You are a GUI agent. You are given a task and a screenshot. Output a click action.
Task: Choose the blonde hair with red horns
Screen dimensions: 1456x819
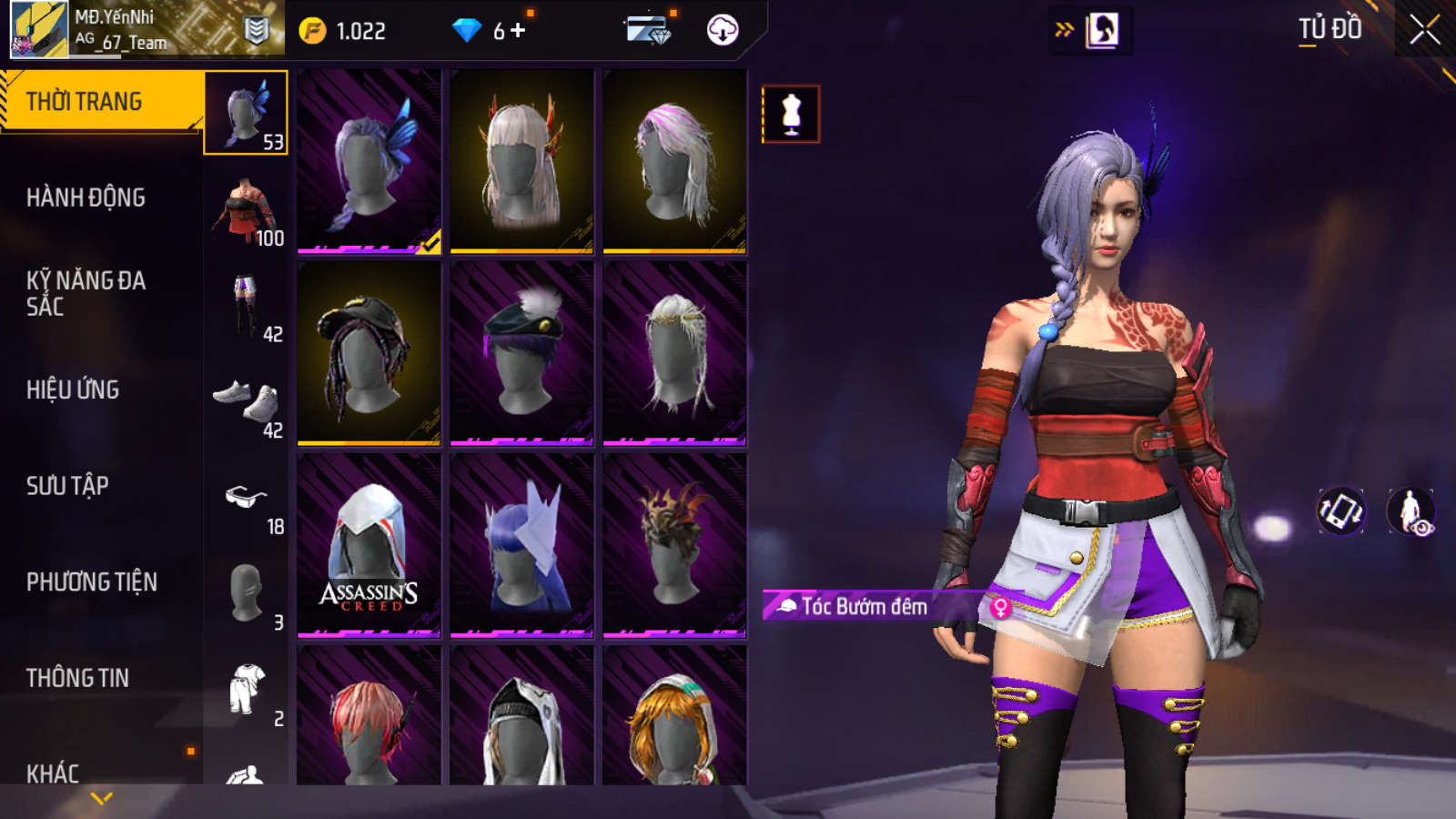coord(521,161)
